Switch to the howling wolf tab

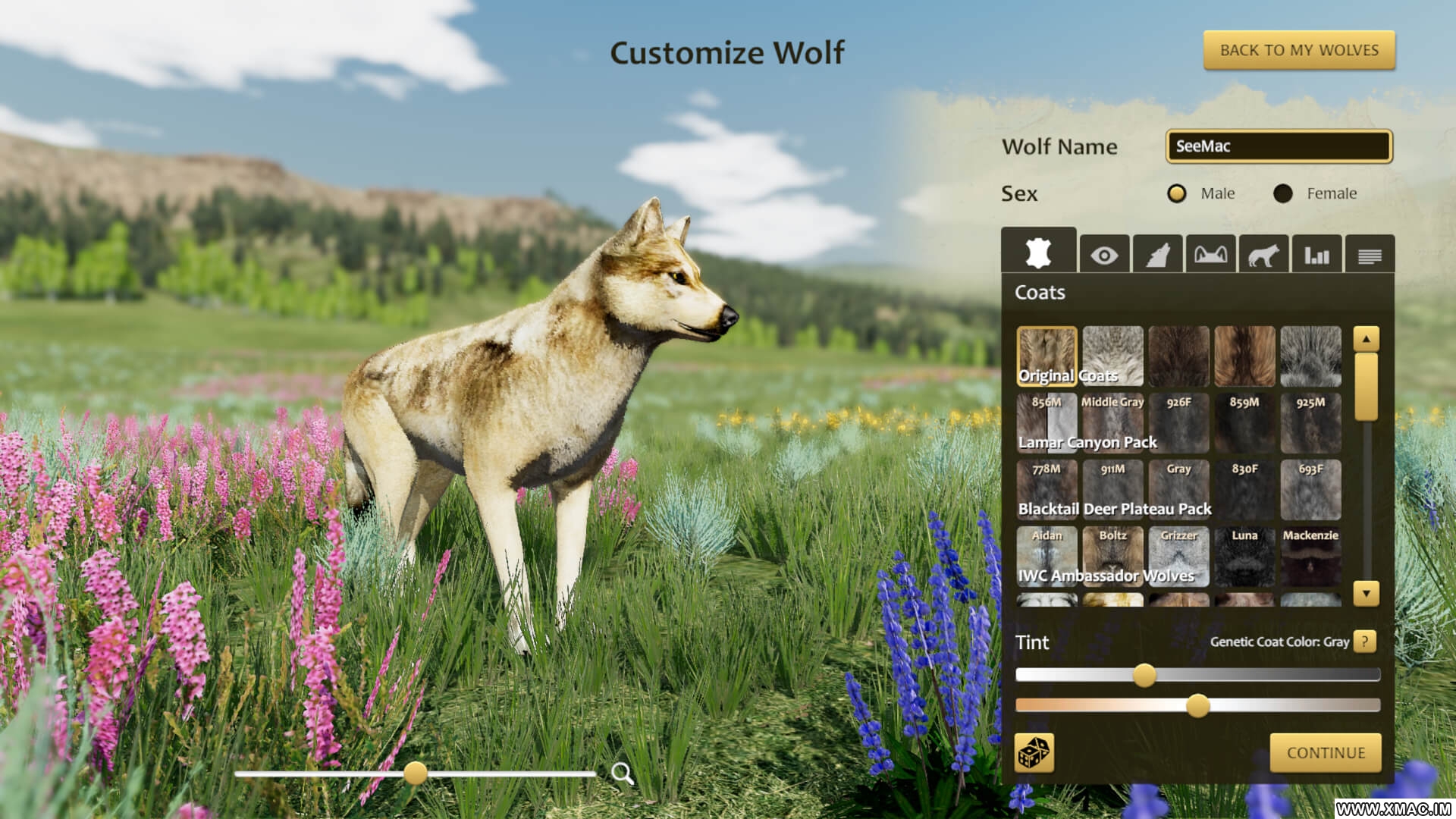click(1157, 256)
